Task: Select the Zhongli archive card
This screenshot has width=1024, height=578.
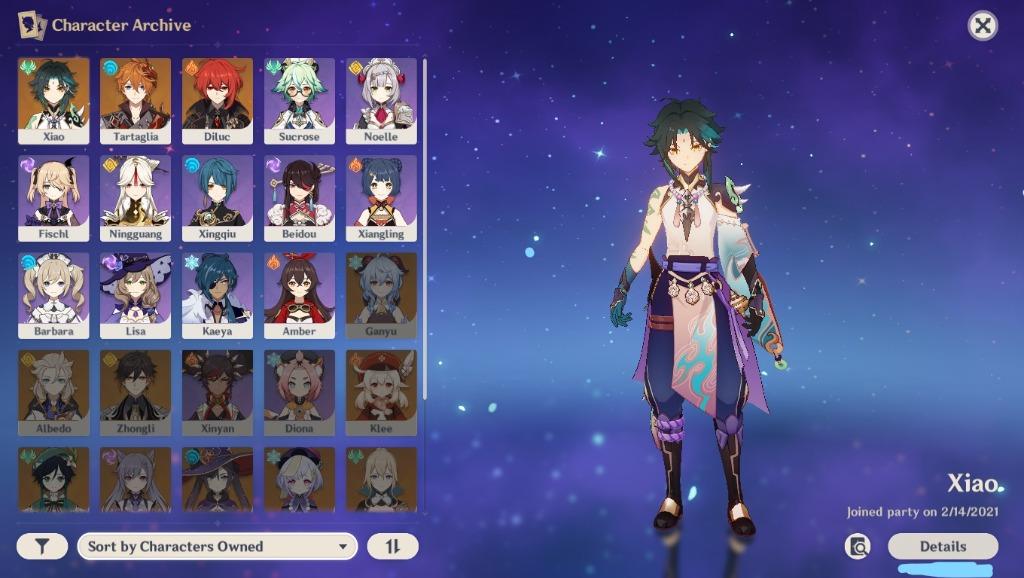Action: [x=135, y=391]
